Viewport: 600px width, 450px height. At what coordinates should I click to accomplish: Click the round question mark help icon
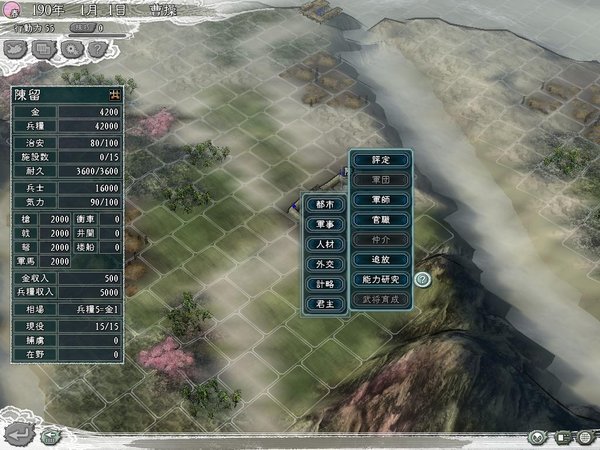tap(423, 279)
